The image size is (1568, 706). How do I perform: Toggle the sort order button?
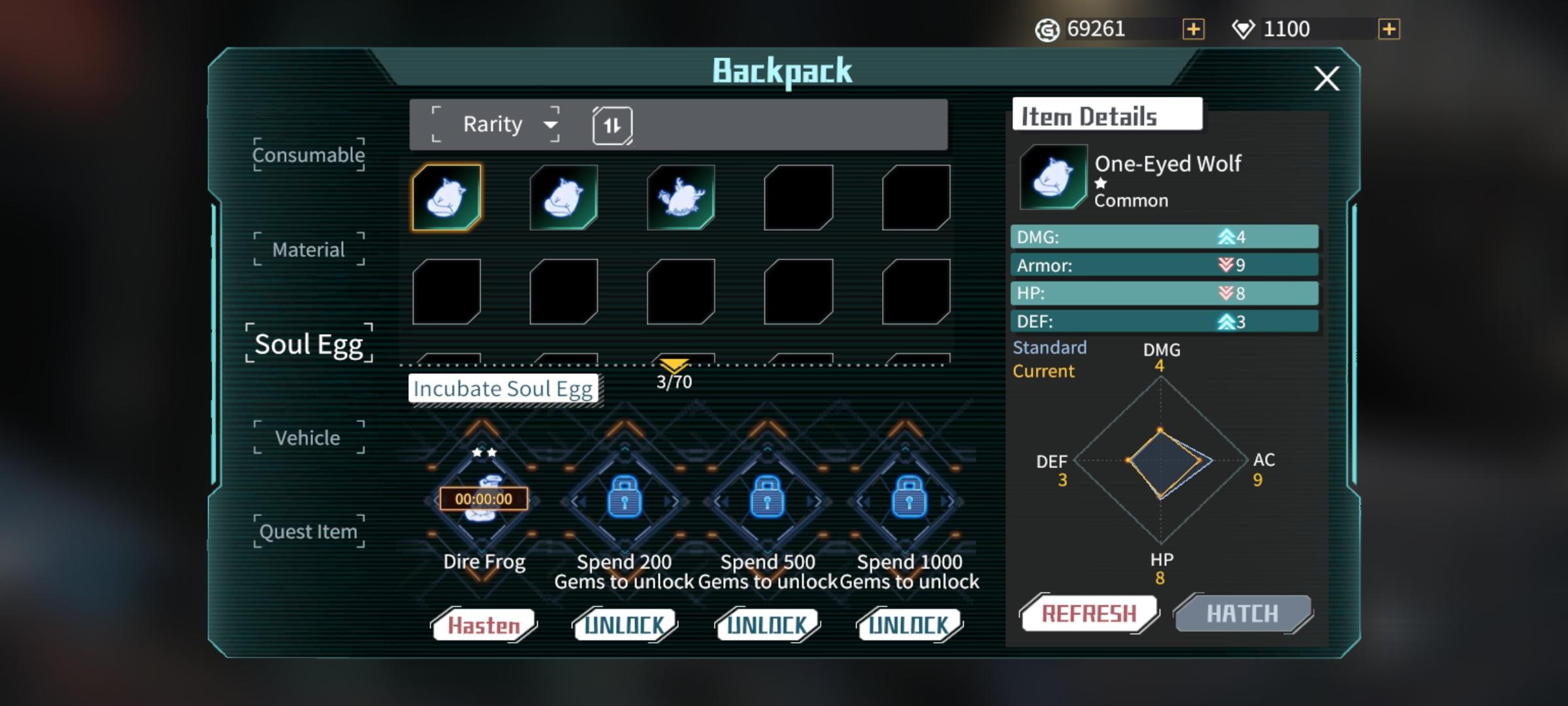[x=612, y=125]
